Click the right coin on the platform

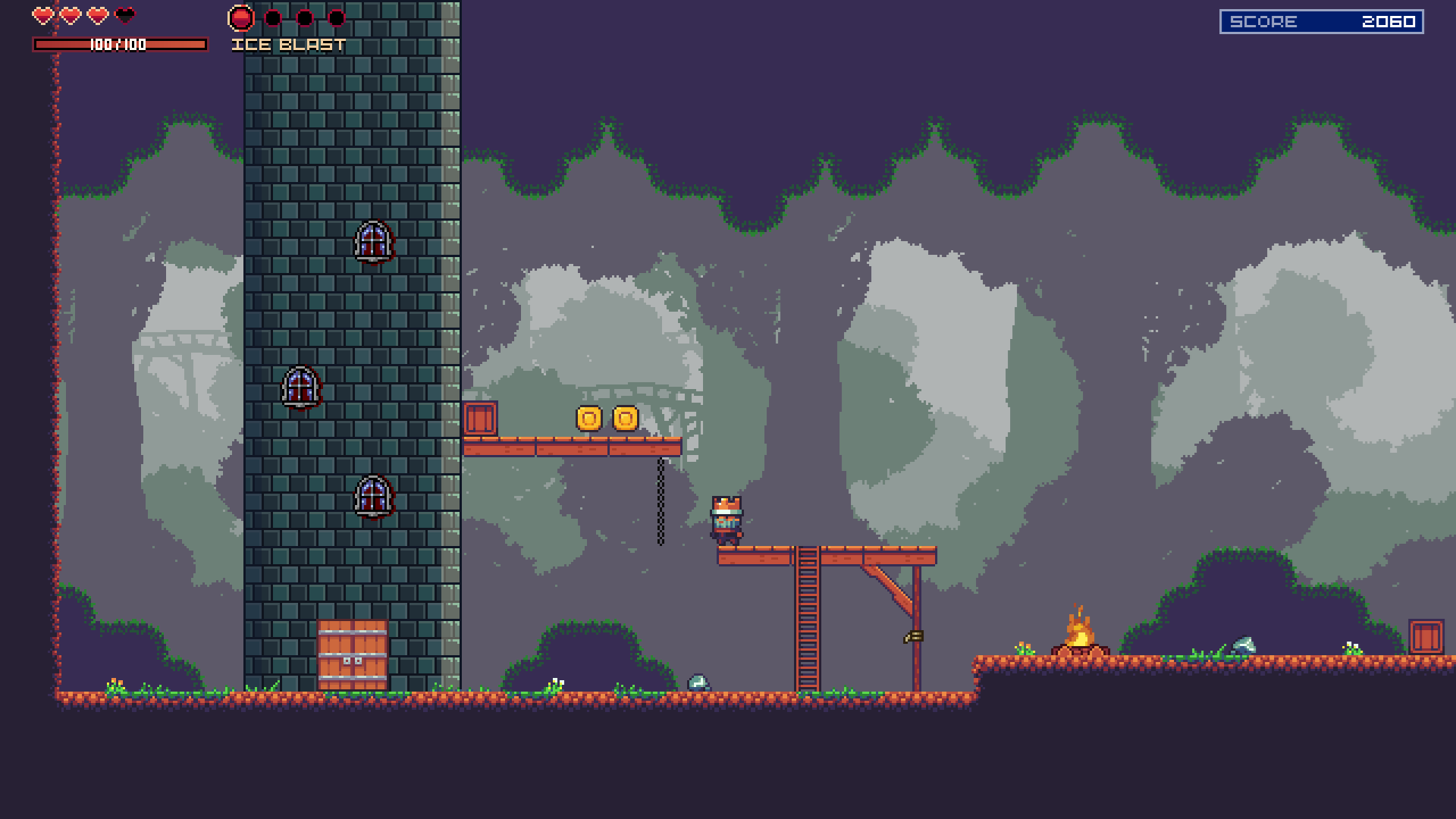[x=623, y=417]
